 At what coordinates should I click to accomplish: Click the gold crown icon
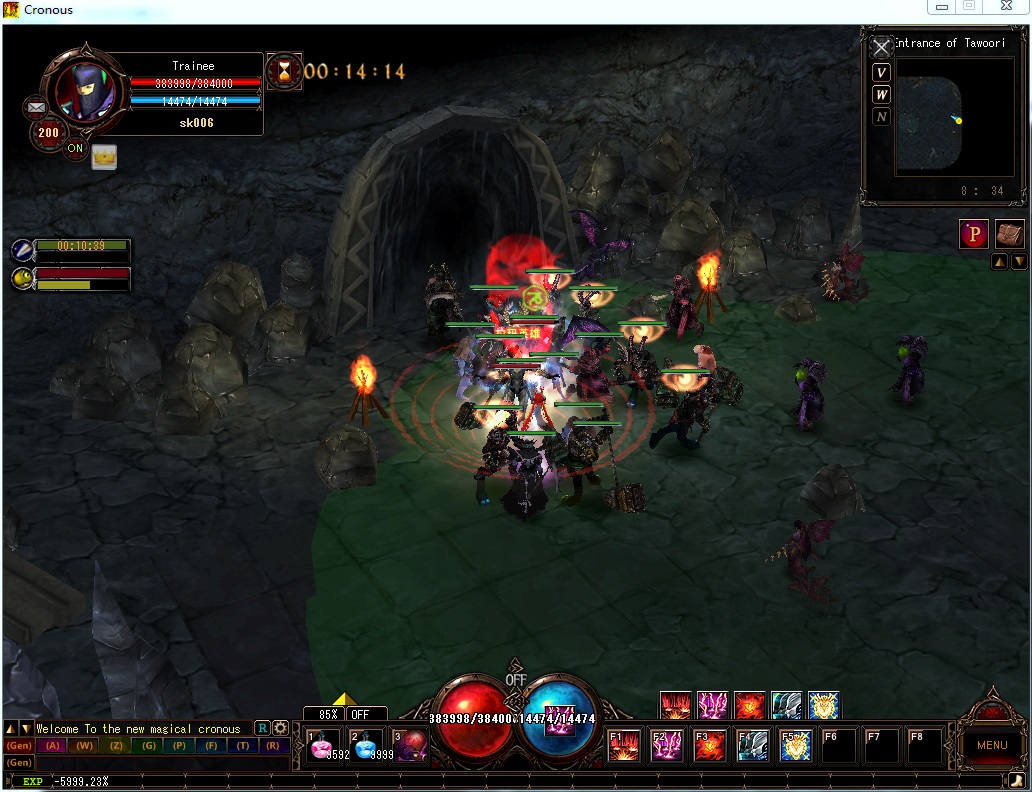click(104, 156)
